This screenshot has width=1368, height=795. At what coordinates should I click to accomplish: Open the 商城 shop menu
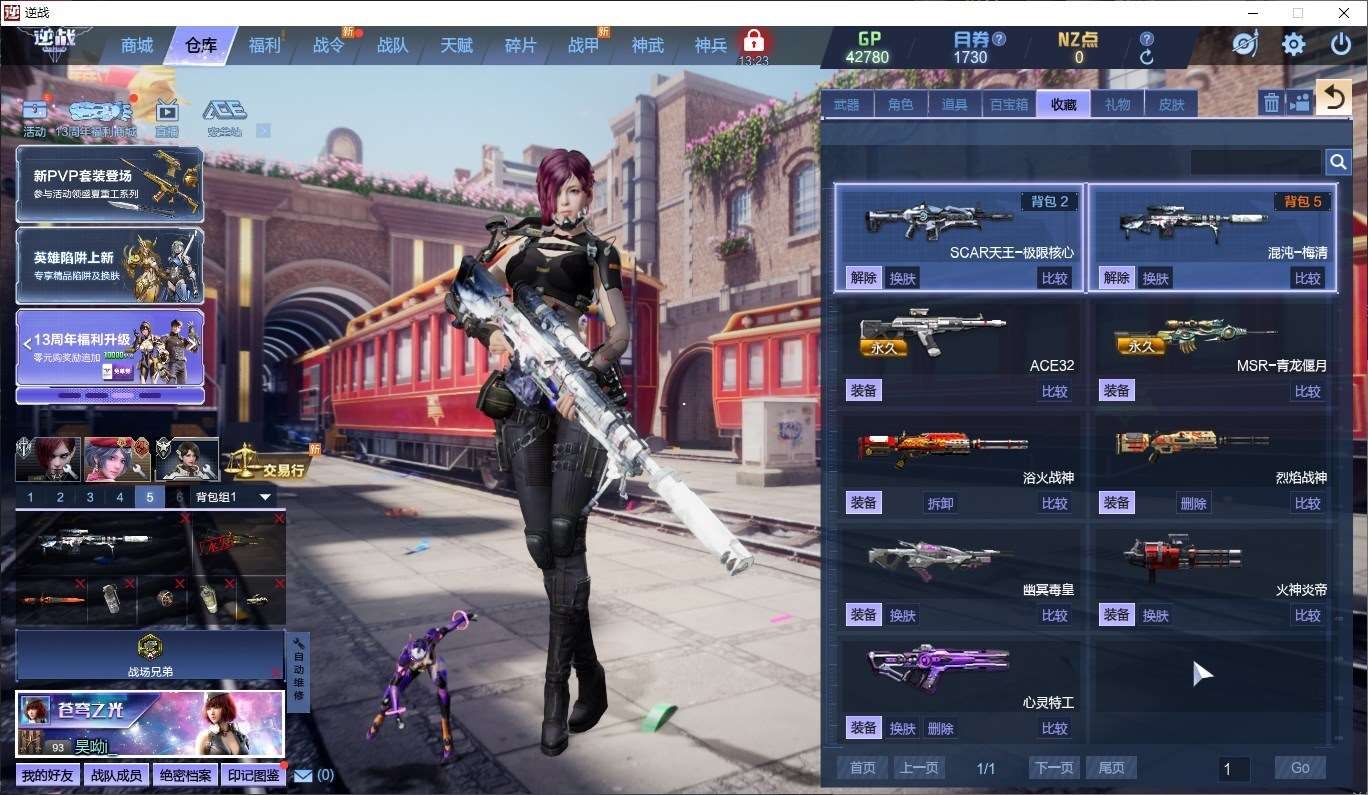pos(137,45)
